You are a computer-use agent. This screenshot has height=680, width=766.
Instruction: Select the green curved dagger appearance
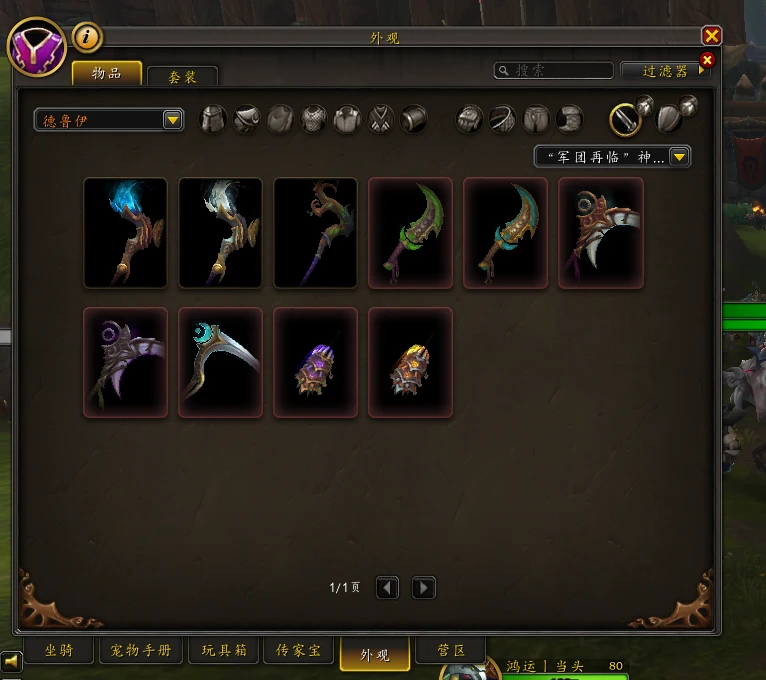(x=410, y=233)
